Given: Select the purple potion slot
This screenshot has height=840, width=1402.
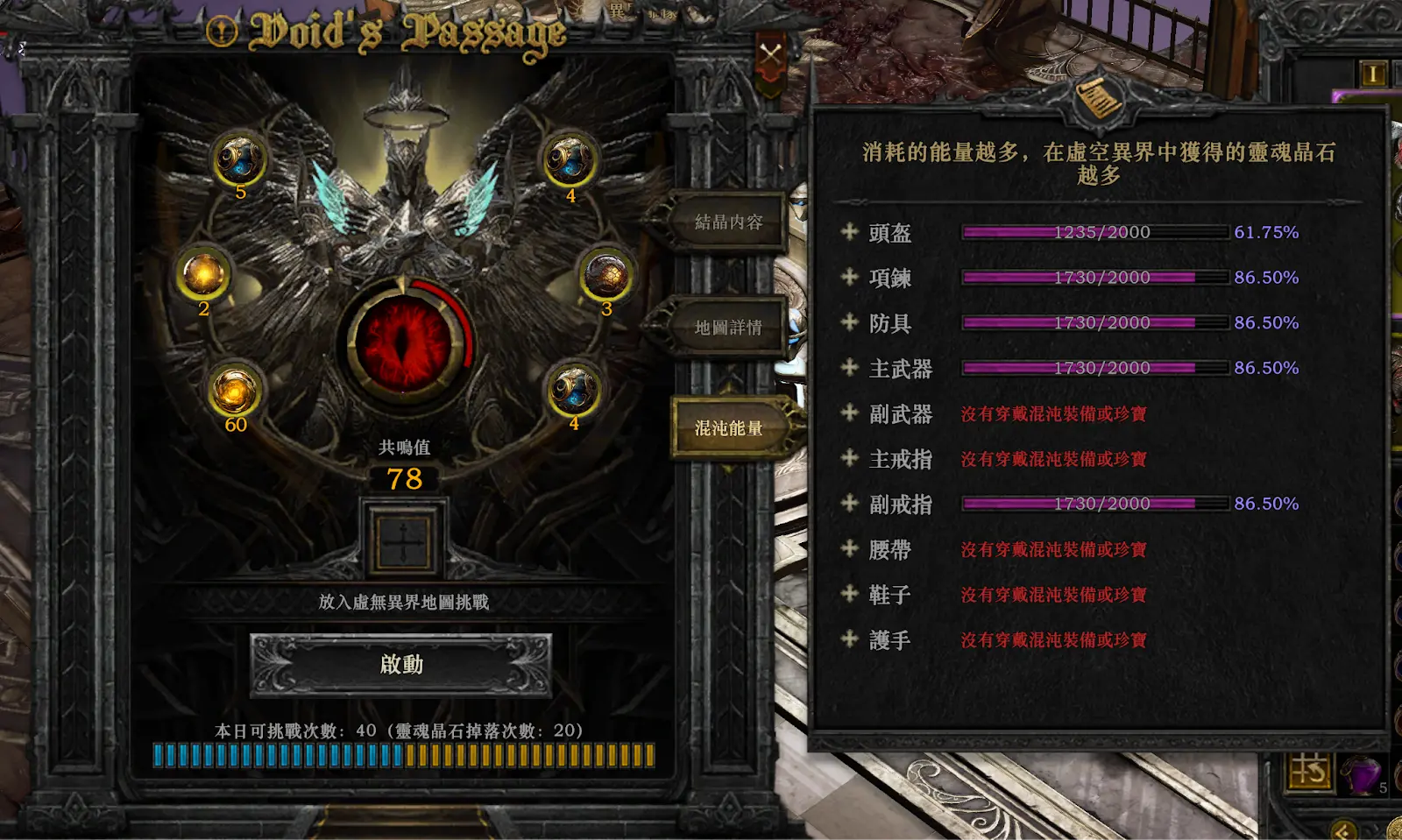Looking at the screenshot, I should tap(1361, 773).
